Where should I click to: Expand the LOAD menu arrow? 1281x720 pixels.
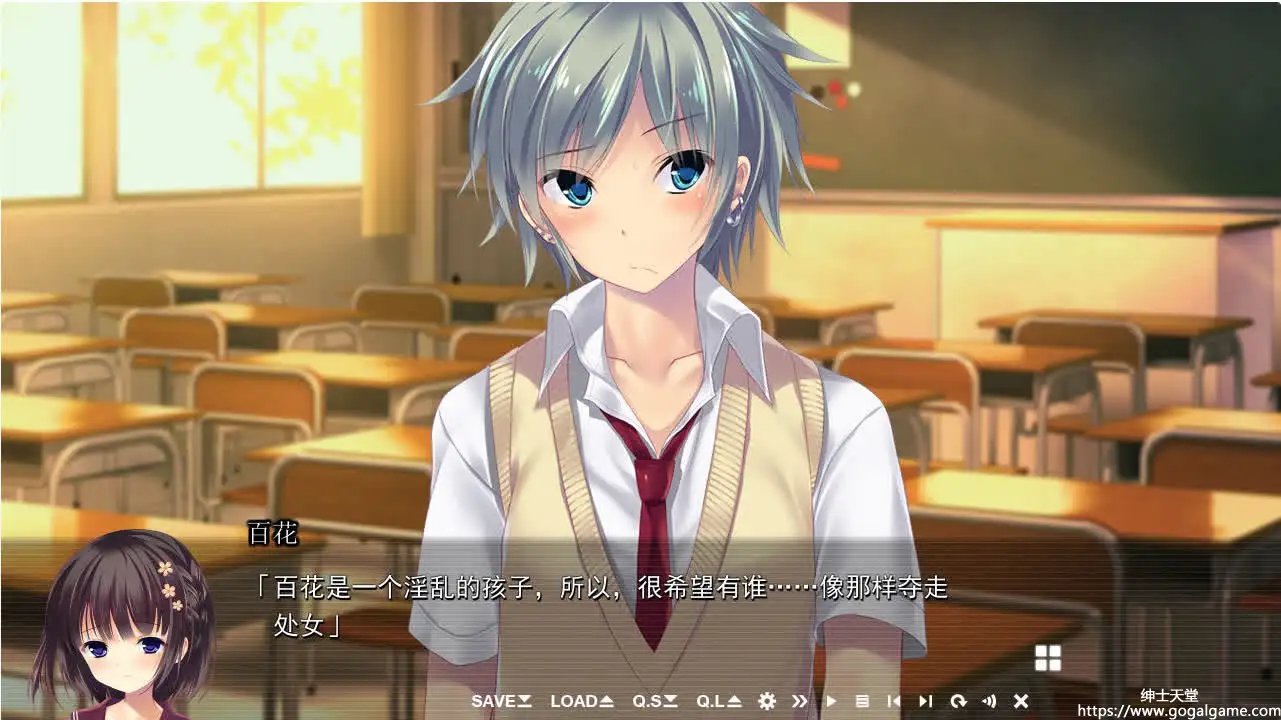pos(607,701)
